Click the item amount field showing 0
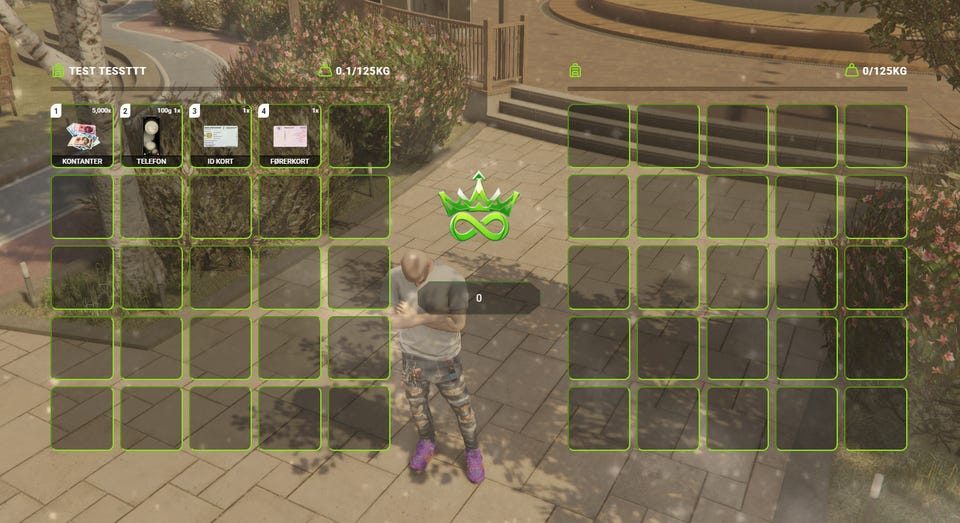This screenshot has height=523, width=960. [x=479, y=298]
